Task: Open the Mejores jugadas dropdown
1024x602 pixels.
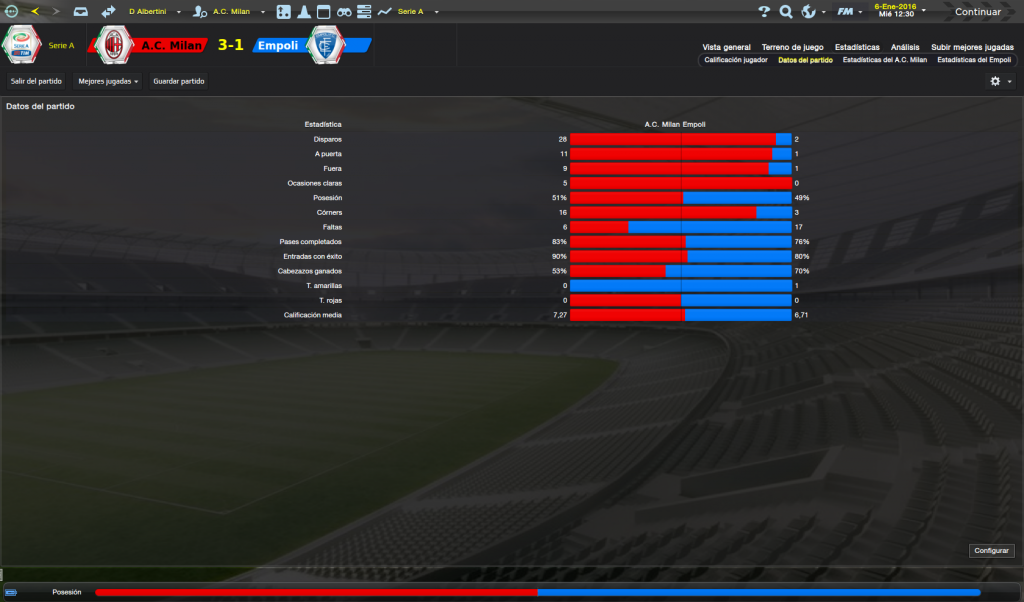Action: pos(108,80)
